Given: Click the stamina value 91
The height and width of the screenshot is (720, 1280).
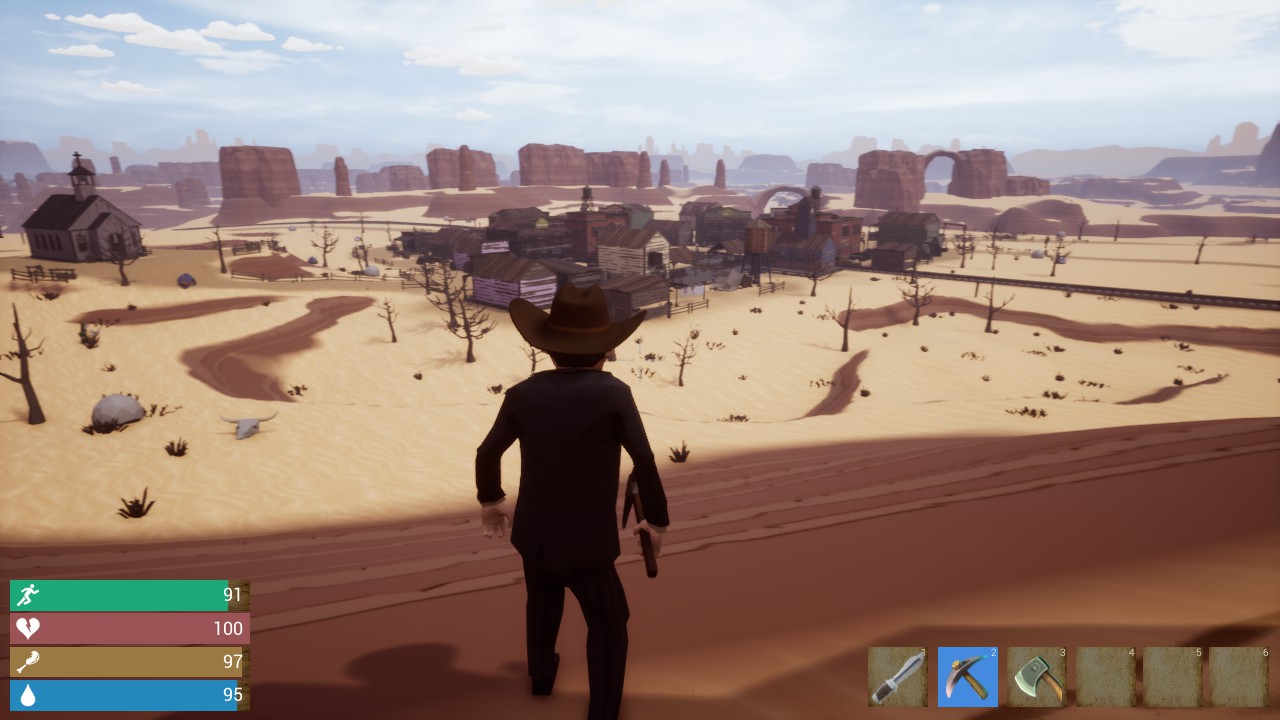Looking at the screenshot, I should click(231, 594).
